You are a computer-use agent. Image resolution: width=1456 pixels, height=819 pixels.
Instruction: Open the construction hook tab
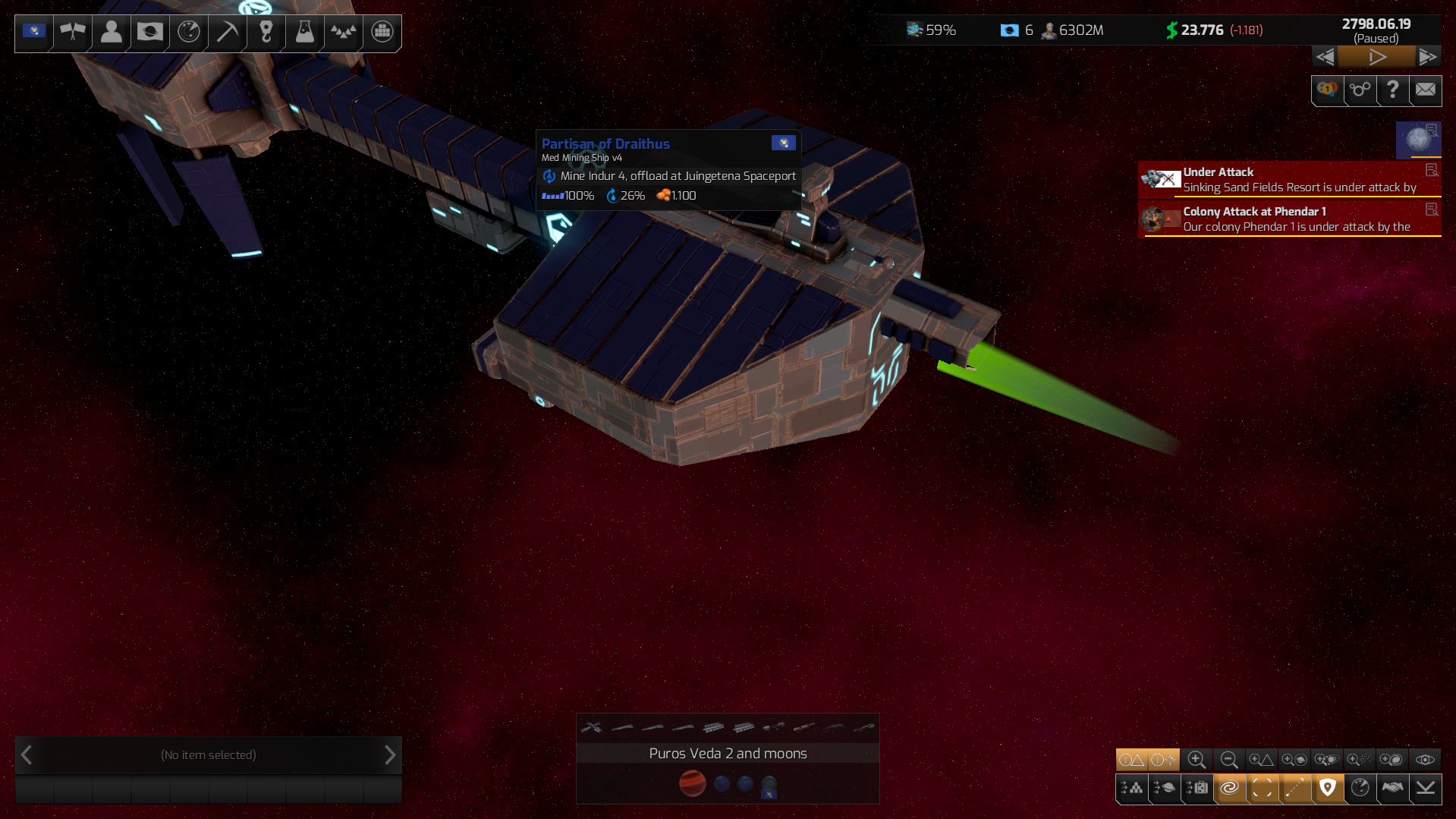(x=265, y=33)
